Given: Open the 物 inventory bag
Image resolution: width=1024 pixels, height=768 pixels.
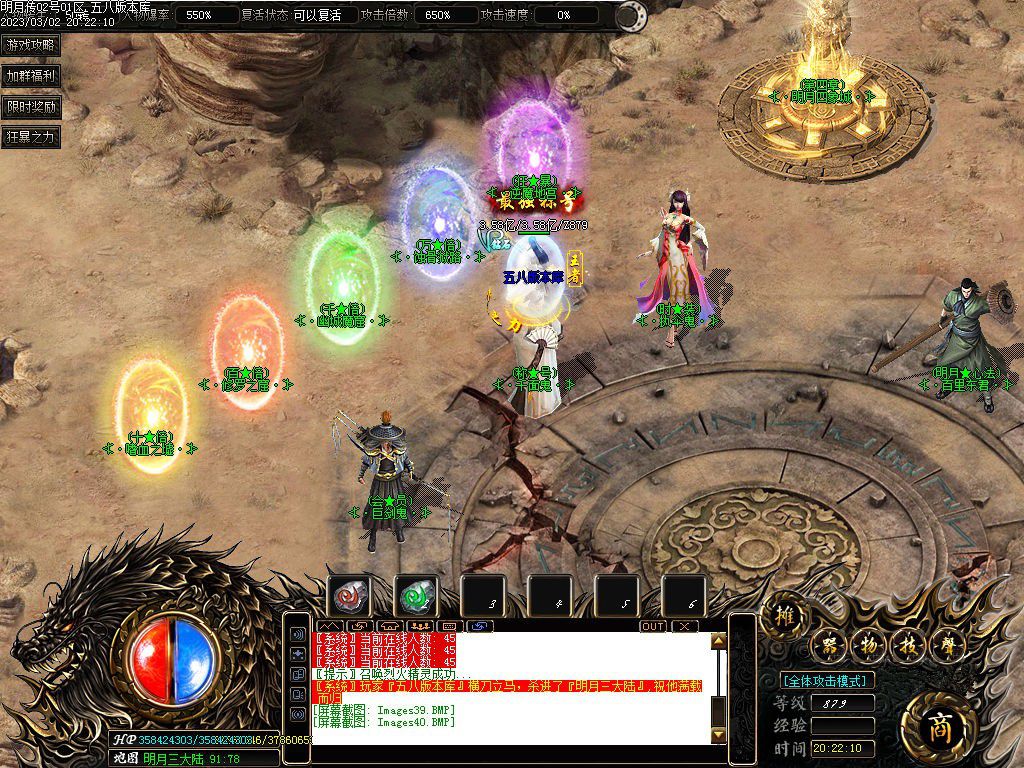Looking at the screenshot, I should pyautogui.click(x=867, y=645).
